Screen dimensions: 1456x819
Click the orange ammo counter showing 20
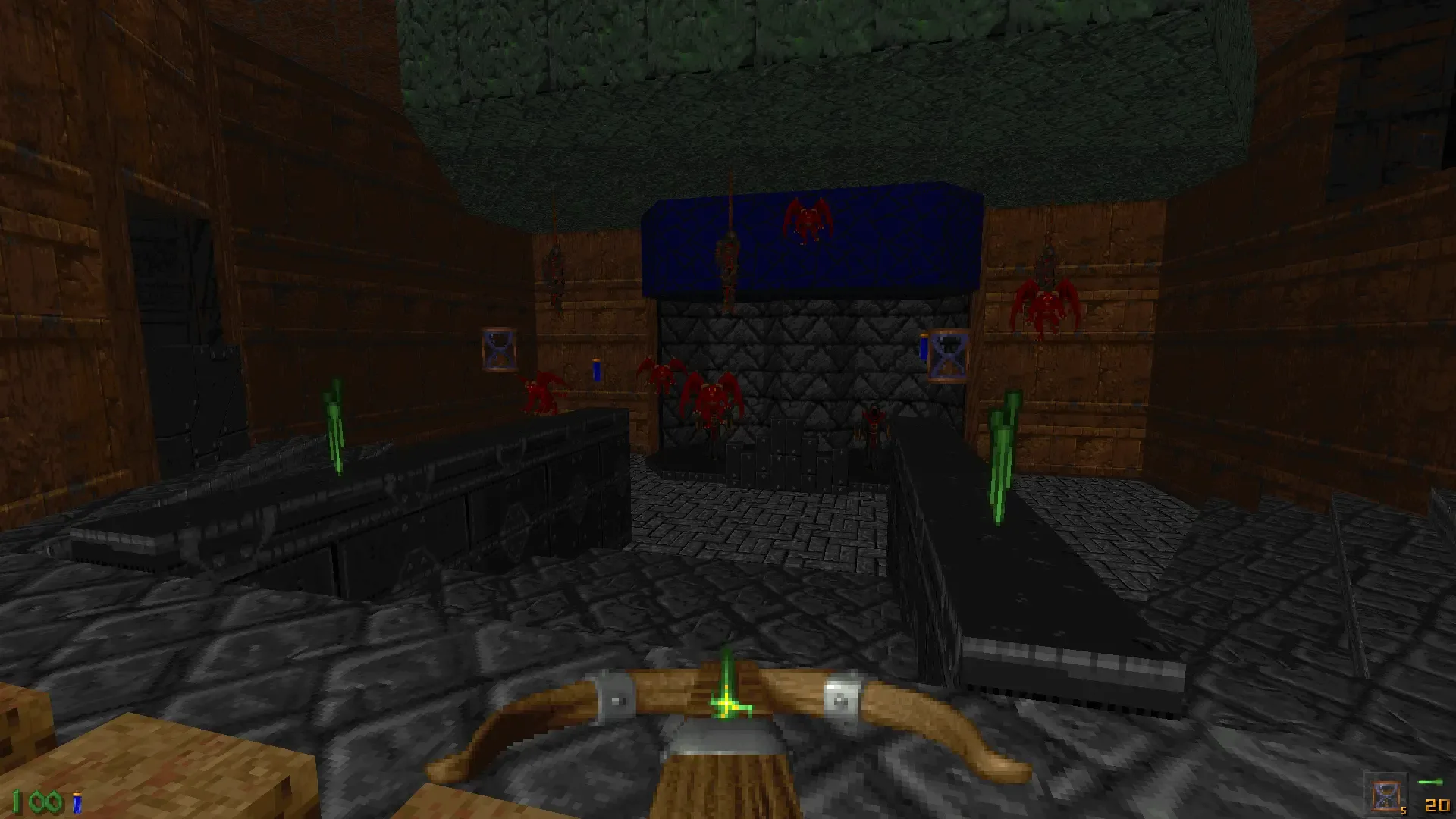point(1437,807)
